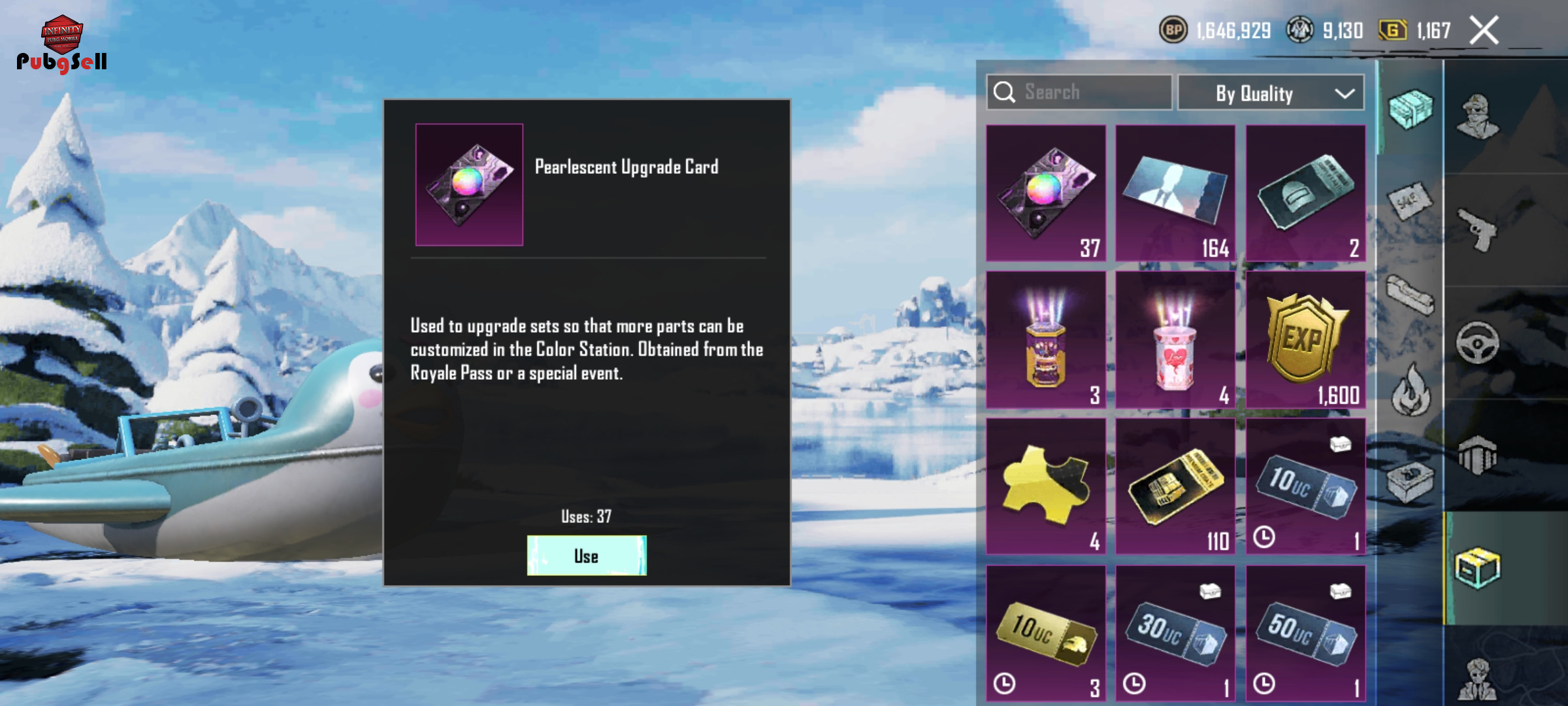Select the golden crate coupon slot
The width and height of the screenshot is (1568, 706).
click(1175, 486)
